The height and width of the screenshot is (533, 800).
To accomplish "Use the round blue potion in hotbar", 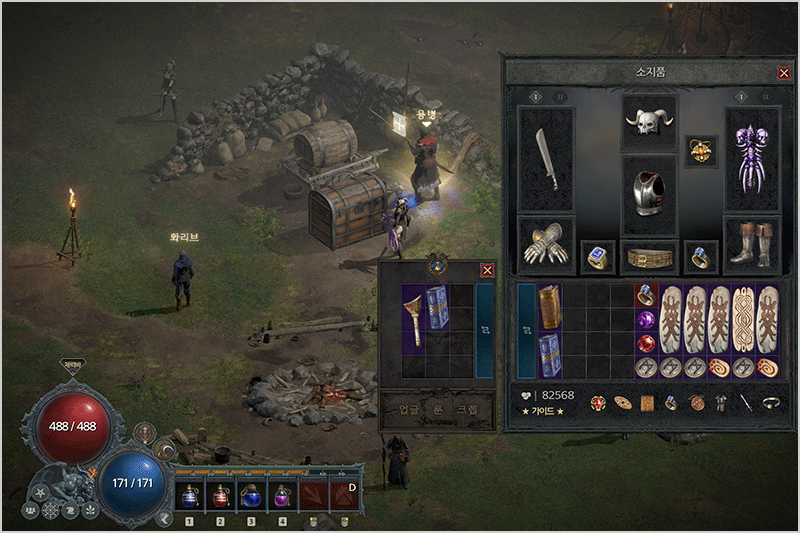I will (x=251, y=496).
